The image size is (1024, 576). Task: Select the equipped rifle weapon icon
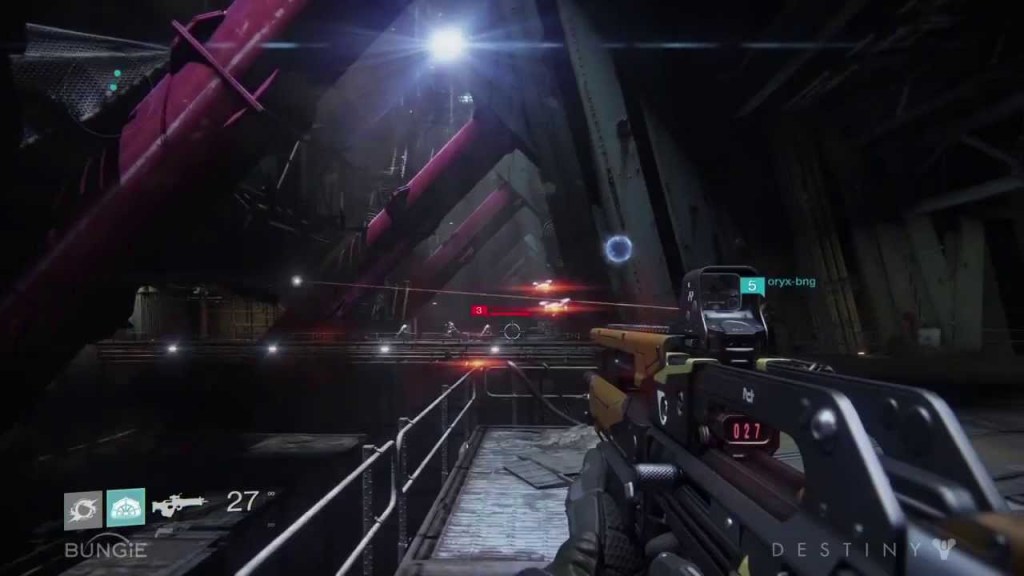click(x=180, y=506)
